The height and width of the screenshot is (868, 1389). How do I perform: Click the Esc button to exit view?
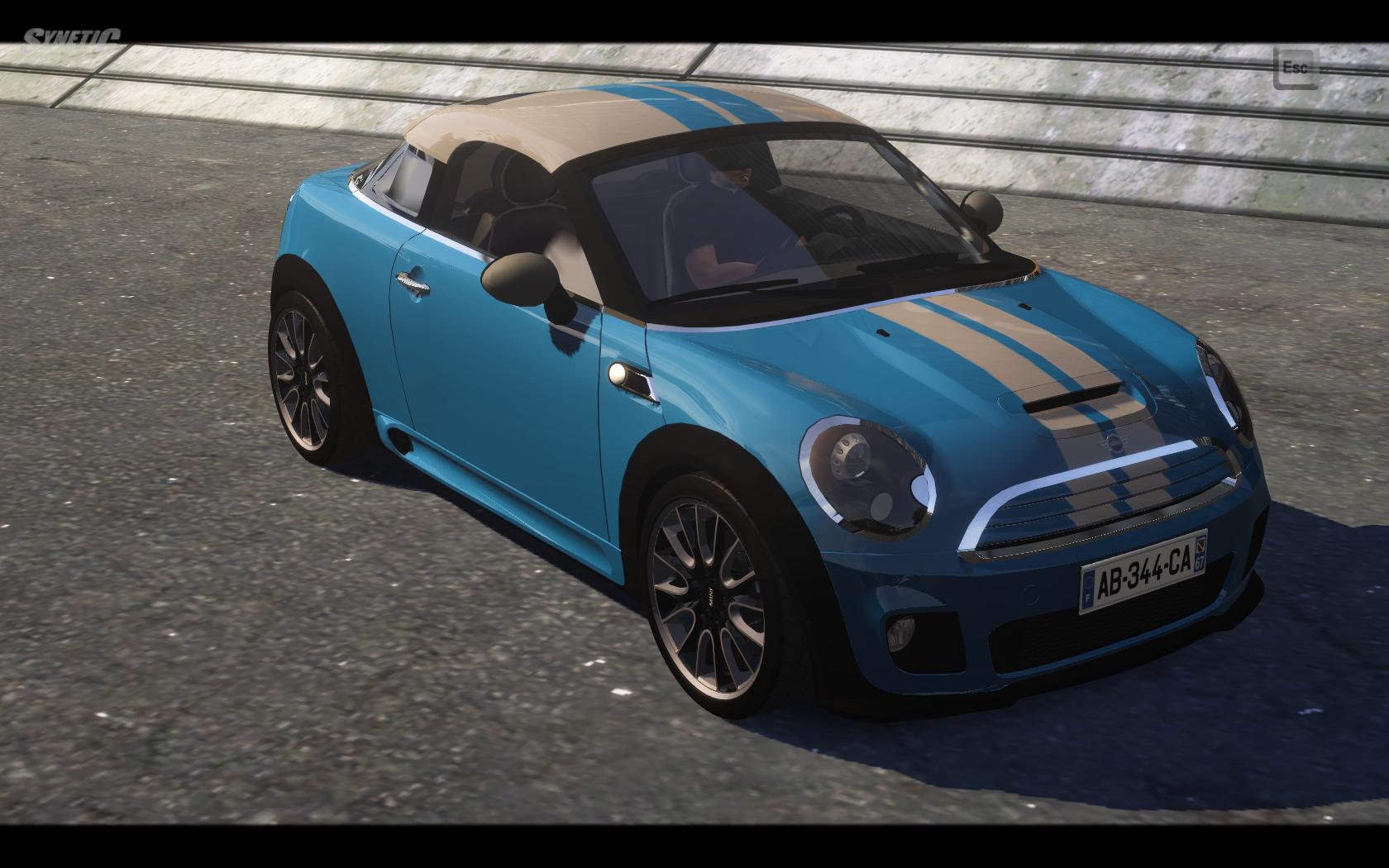coord(1295,68)
